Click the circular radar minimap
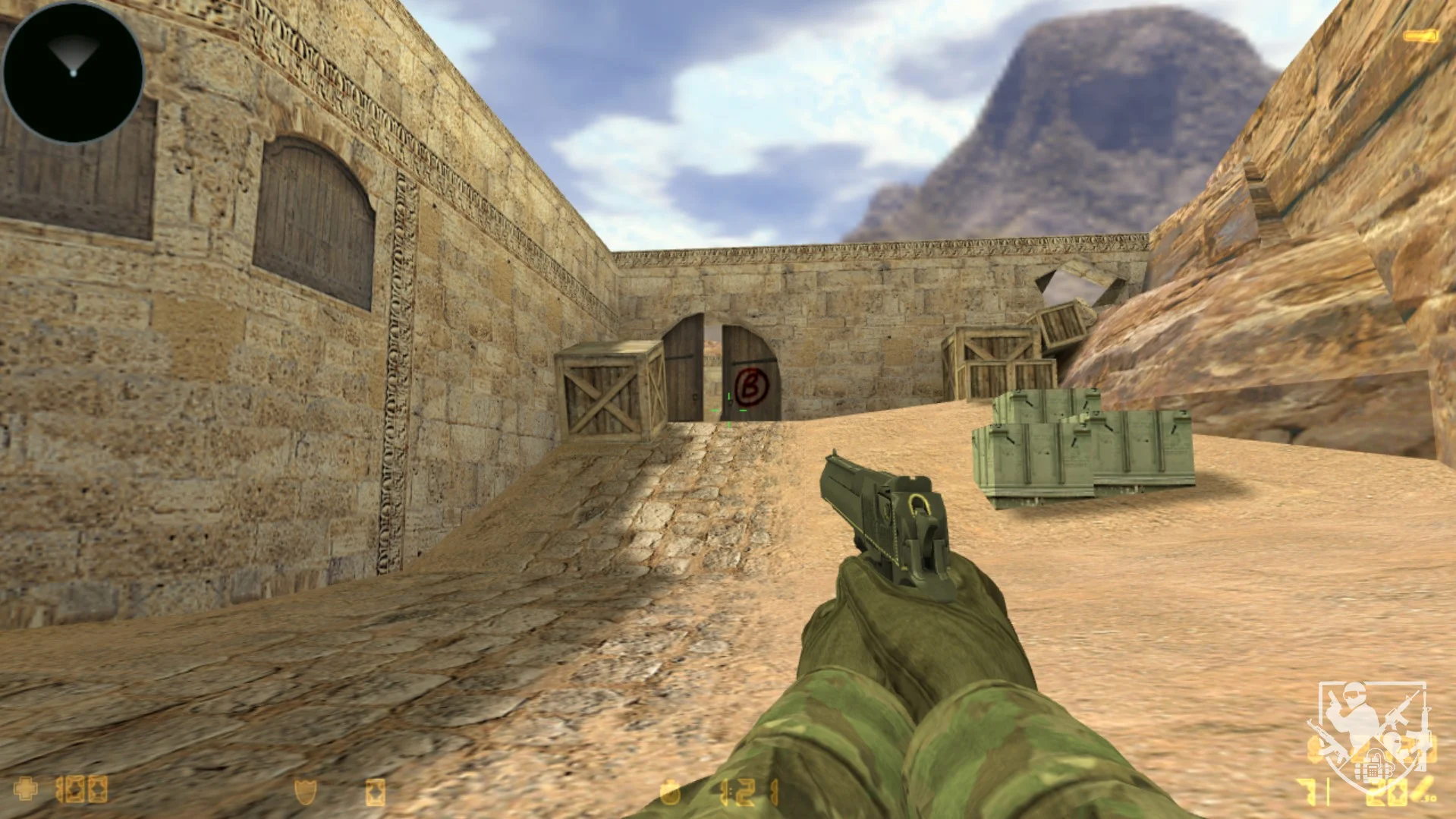This screenshot has width=1456, height=819. (x=73, y=72)
